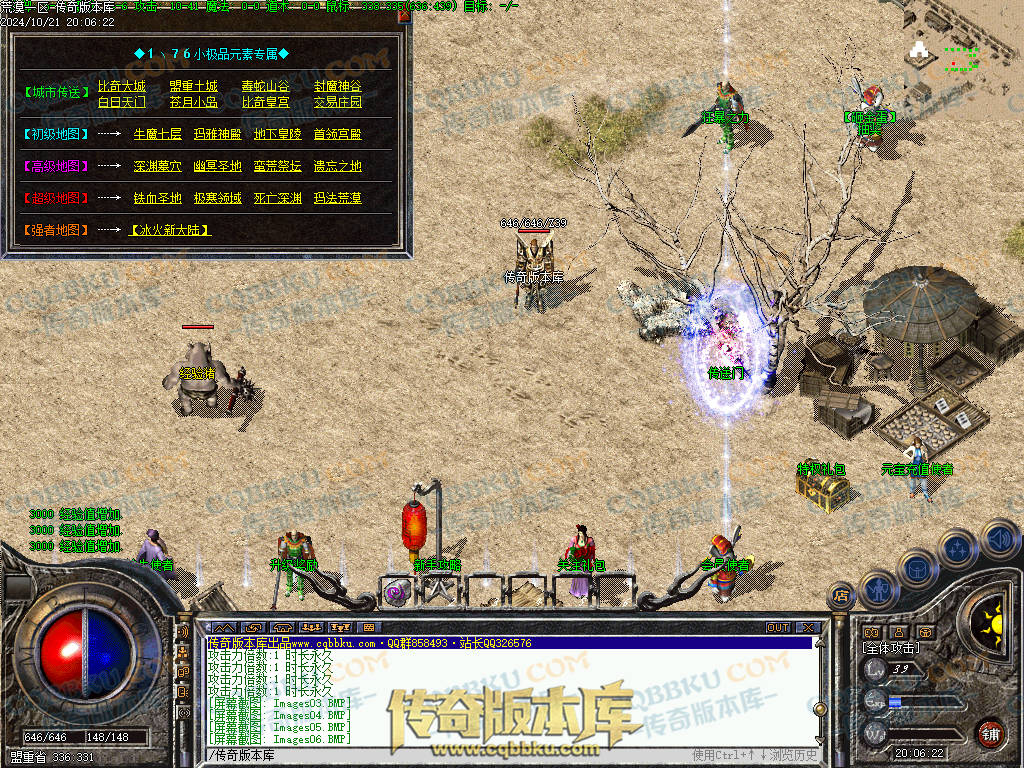This screenshot has height=768, width=1024.
Task: Open the 深渊墓穴 advanced map
Action: pyautogui.click(x=157, y=166)
